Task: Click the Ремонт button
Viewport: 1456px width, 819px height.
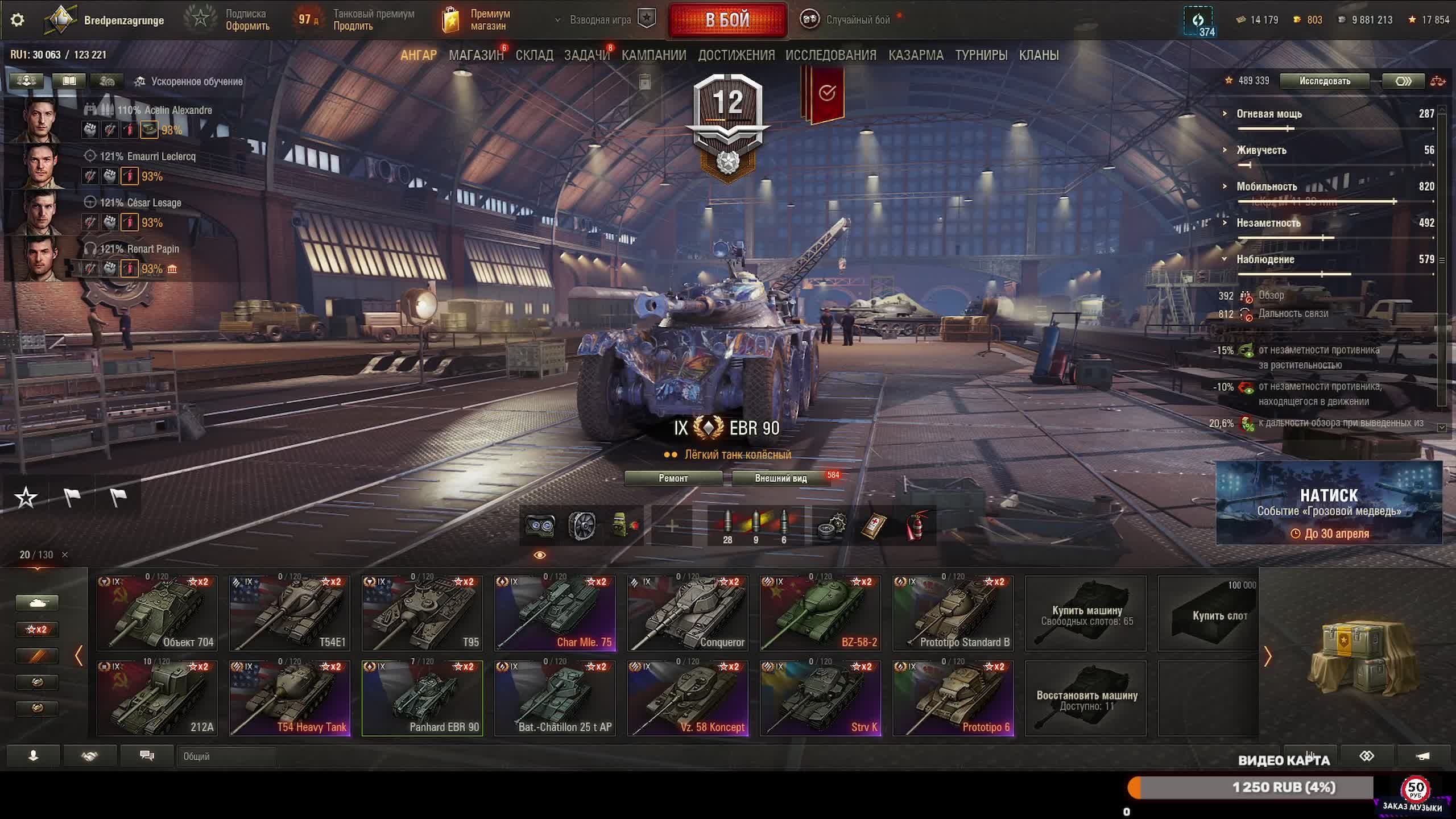Action: 673,478
